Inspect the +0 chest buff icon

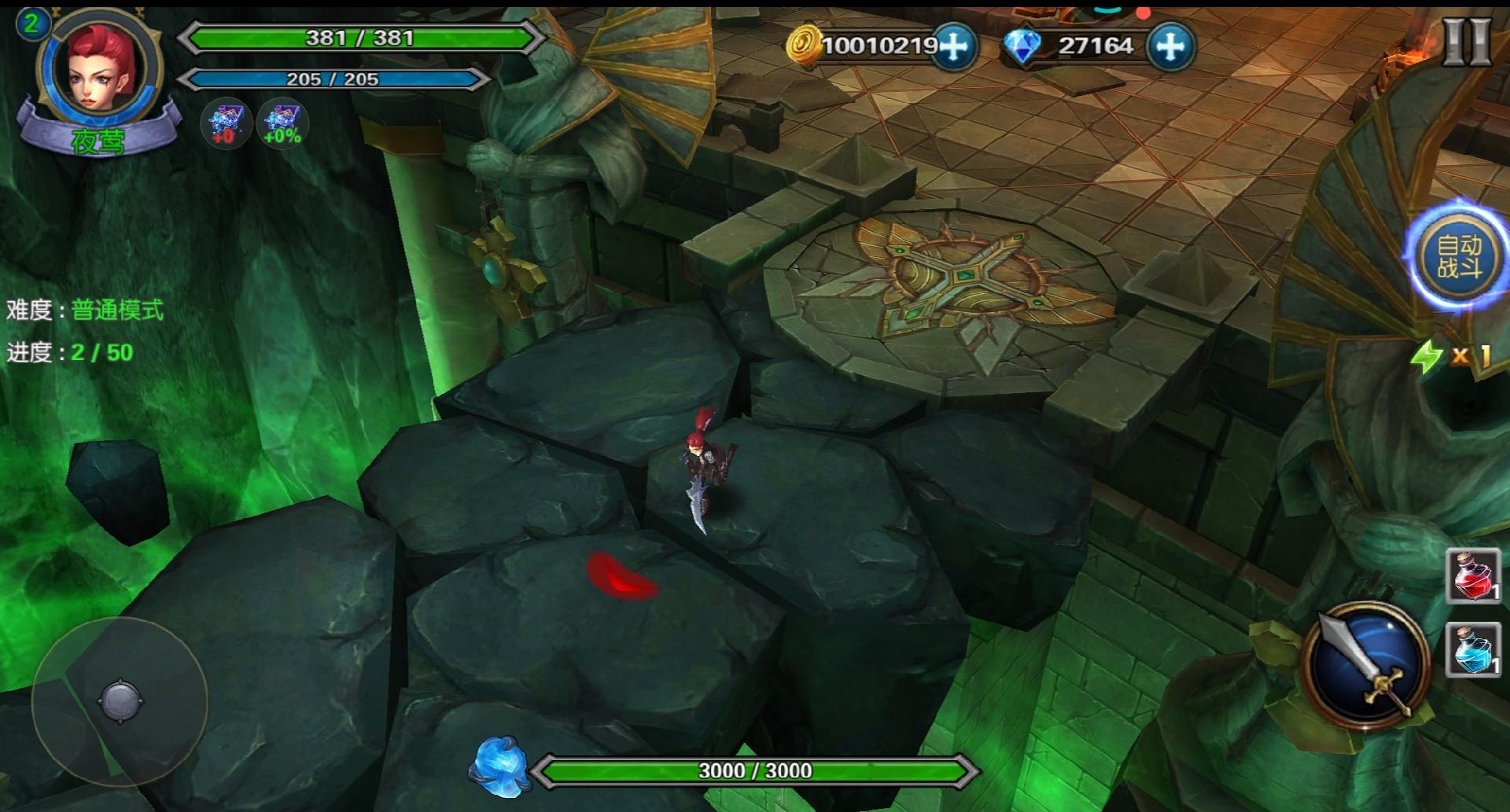(226, 123)
